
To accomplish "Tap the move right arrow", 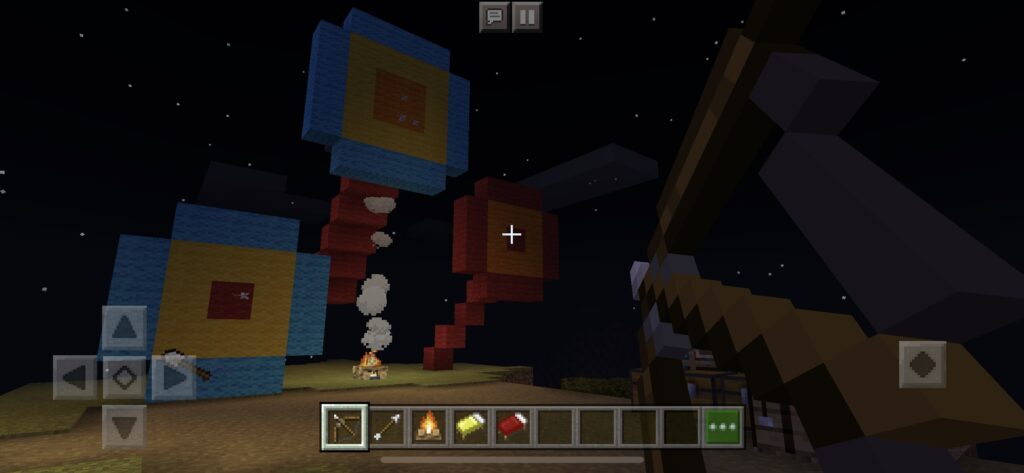I will (x=174, y=378).
